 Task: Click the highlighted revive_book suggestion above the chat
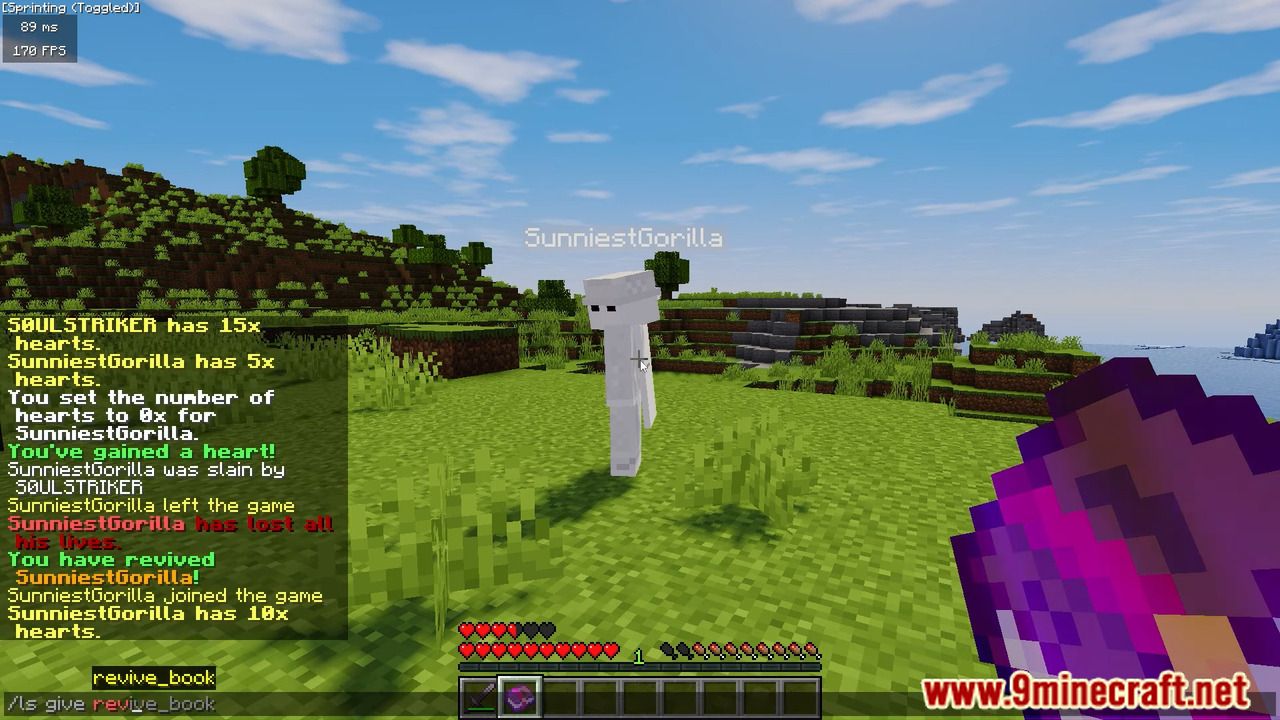click(154, 678)
